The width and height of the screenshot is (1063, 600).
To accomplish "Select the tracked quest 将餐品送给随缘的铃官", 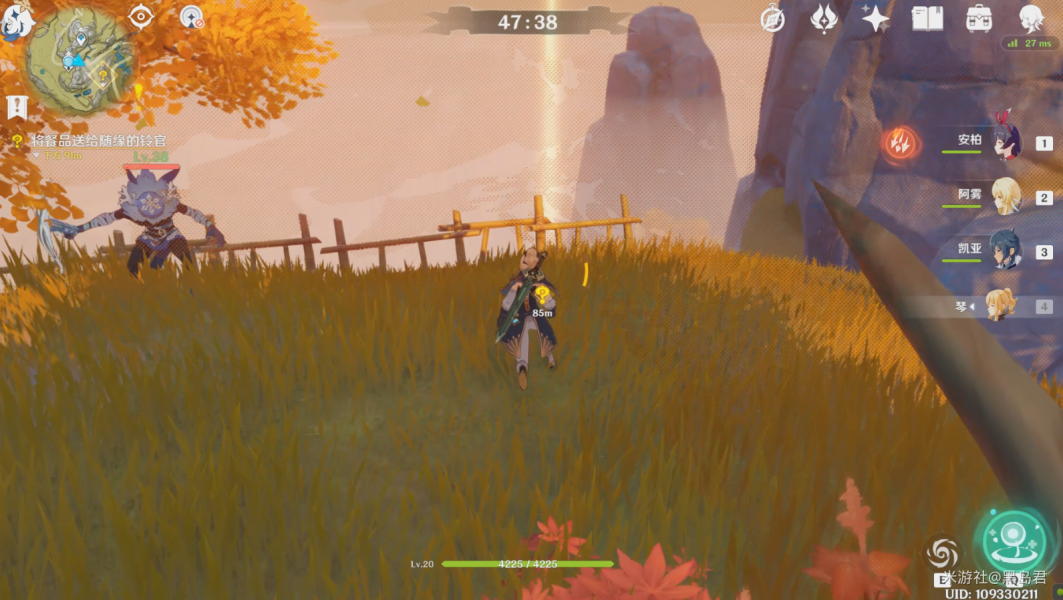I will pyautogui.click(x=98, y=141).
